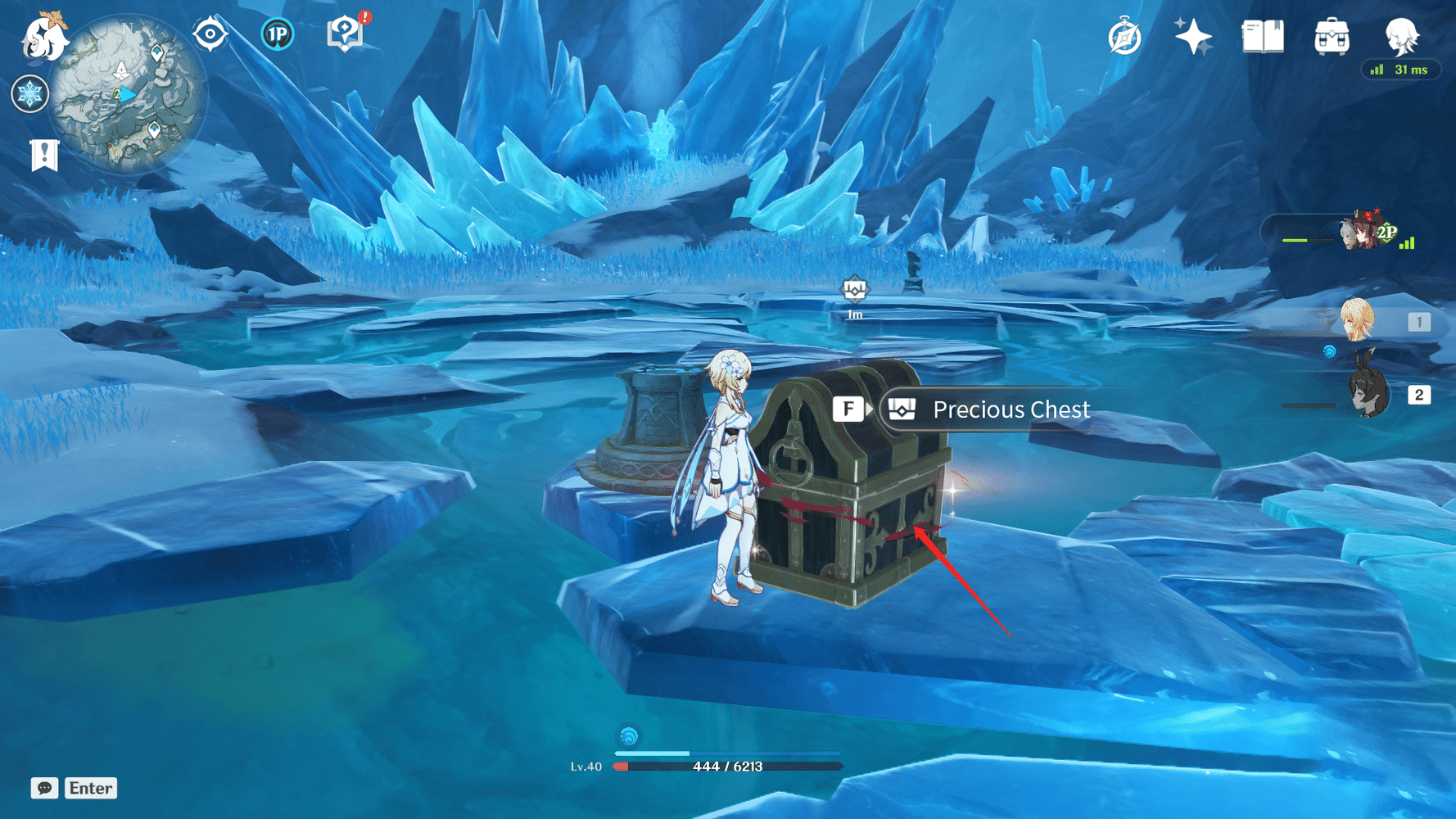Screen dimensions: 1456x819
Task: Open the chat speech bubble icon
Action: [45, 788]
